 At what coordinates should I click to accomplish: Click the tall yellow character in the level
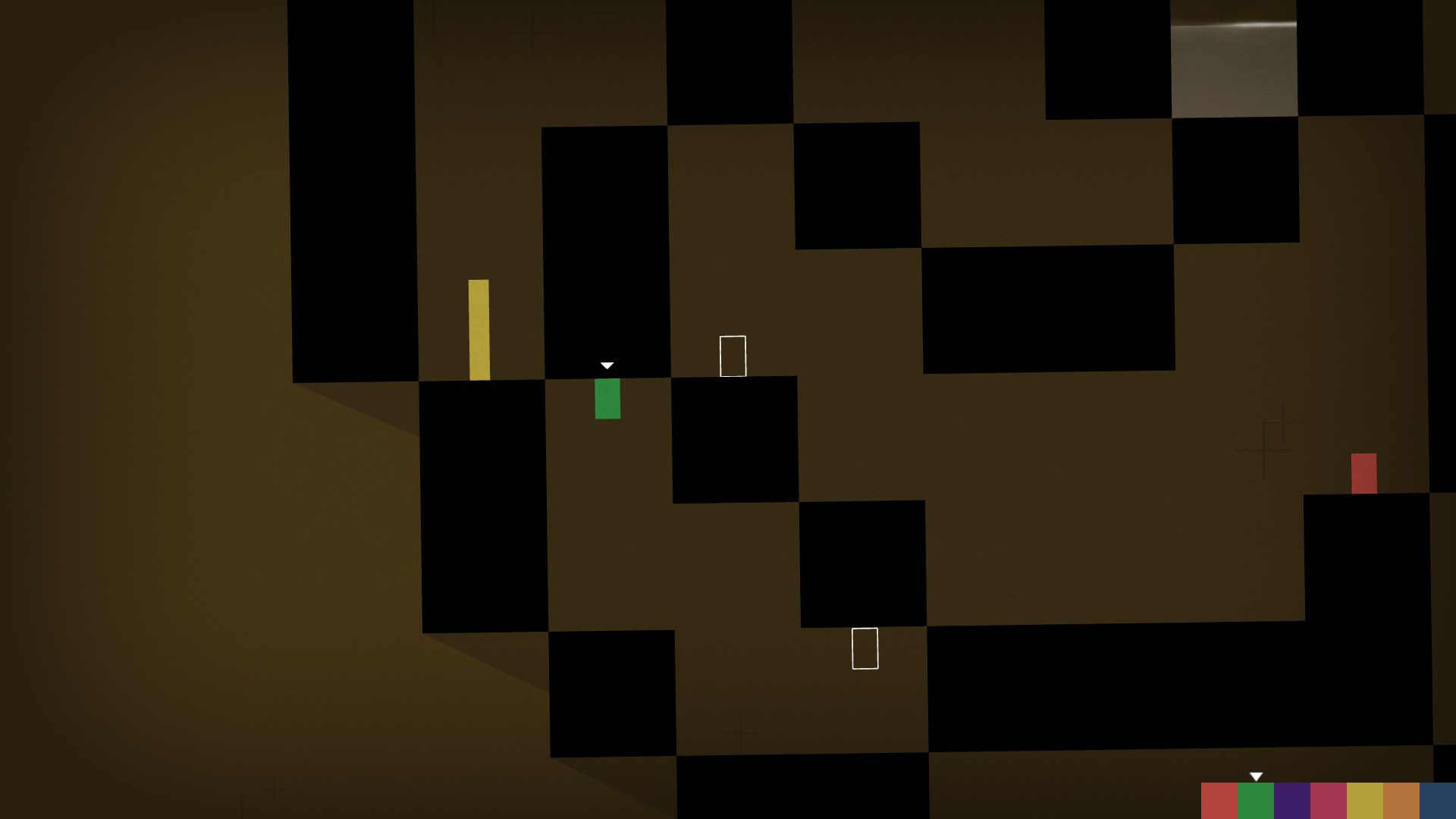(x=480, y=330)
